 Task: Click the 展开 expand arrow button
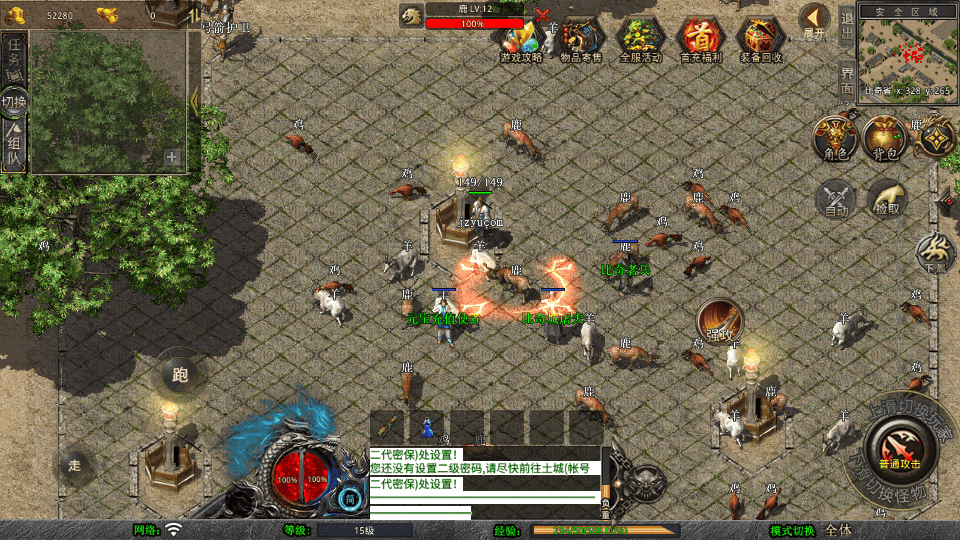[815, 20]
